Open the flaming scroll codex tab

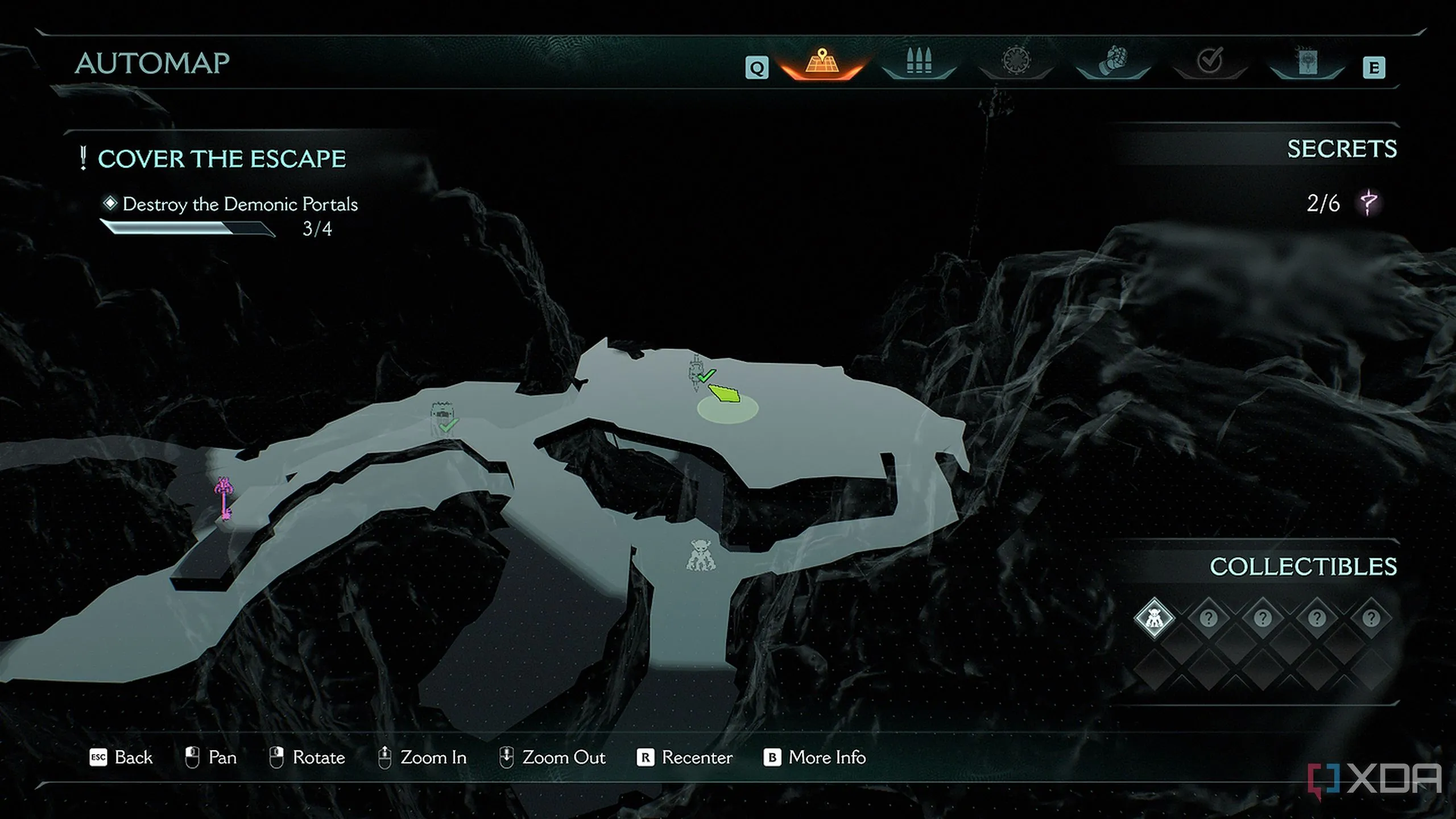(x=1306, y=61)
